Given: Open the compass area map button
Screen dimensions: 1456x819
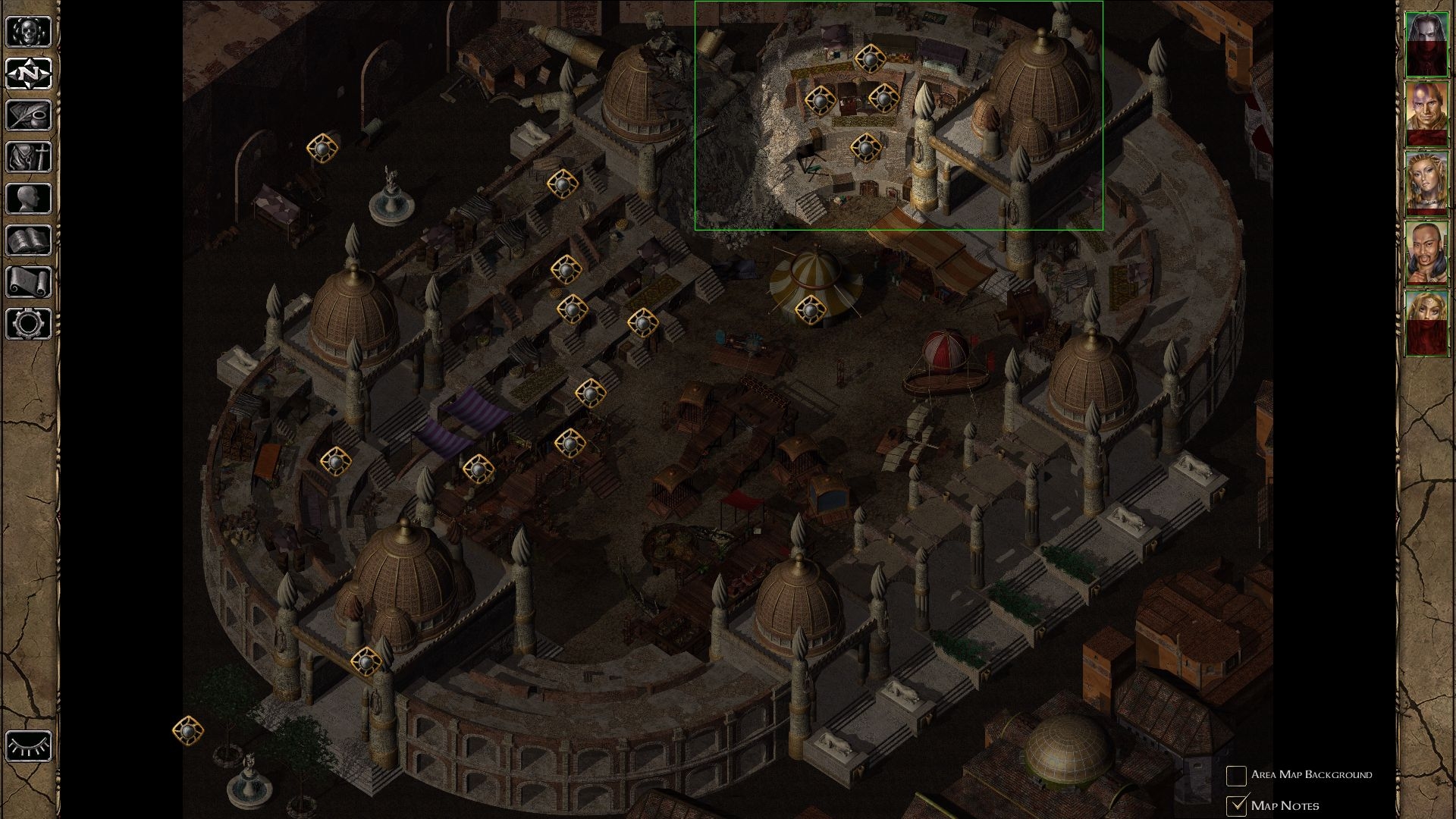Looking at the screenshot, I should pyautogui.click(x=29, y=74).
